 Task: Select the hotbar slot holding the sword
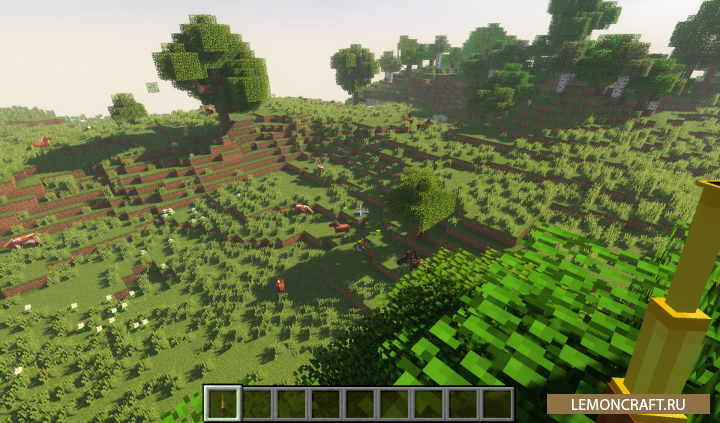(x=222, y=403)
